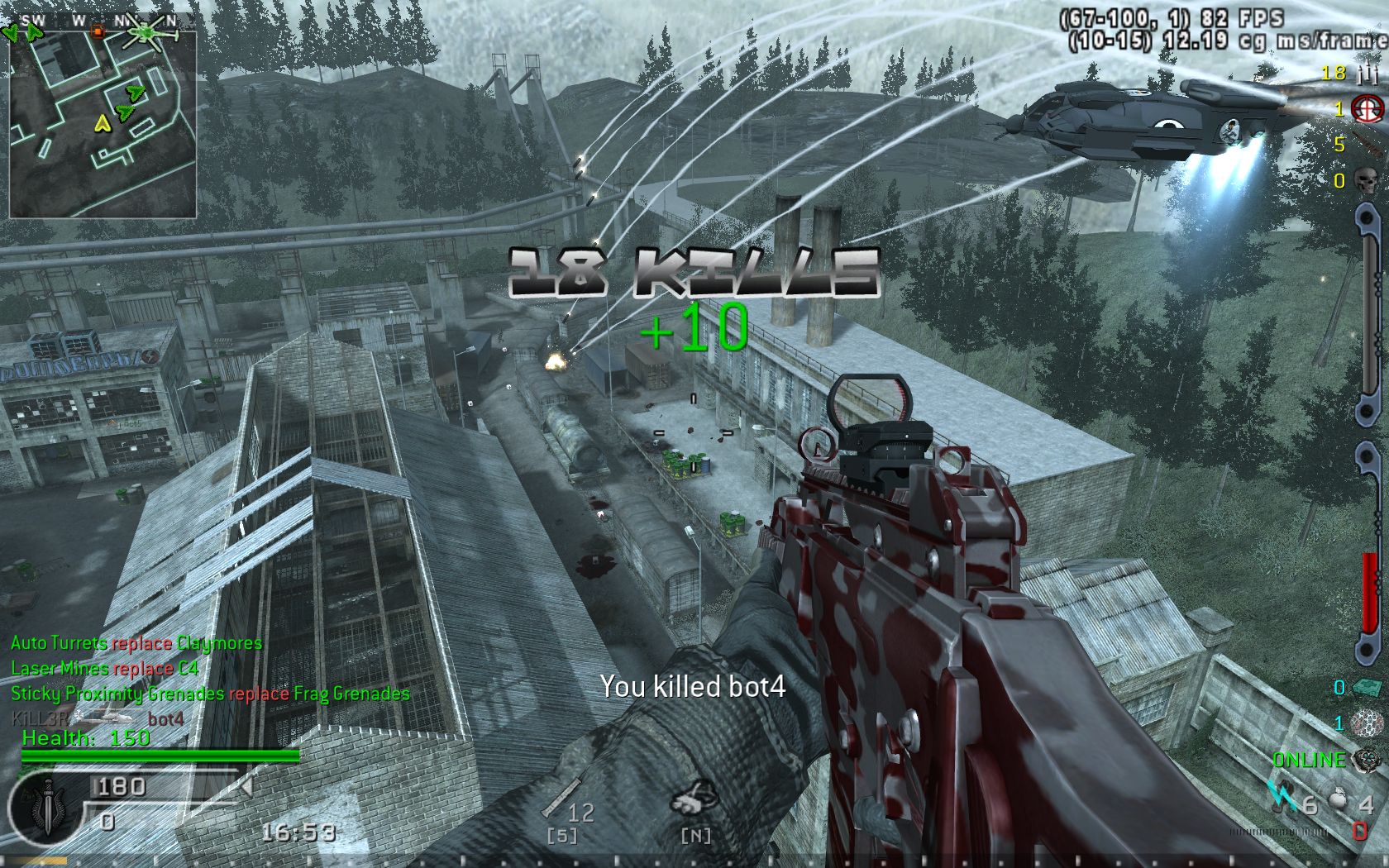Screen dimensions: 1389x868
Task: Select the red crosshair headshot icon
Action: click(1367, 109)
